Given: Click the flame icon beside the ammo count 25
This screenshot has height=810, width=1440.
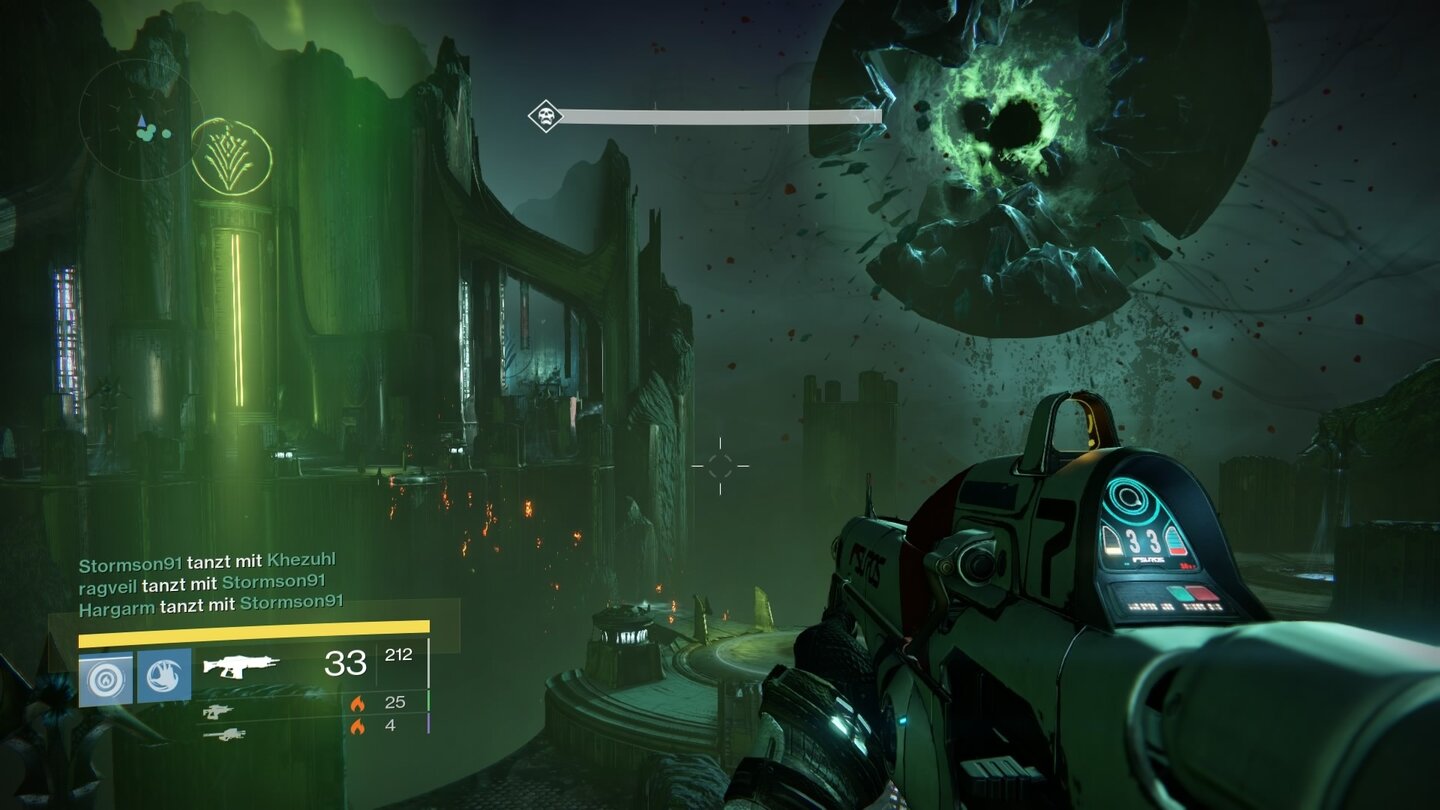Looking at the screenshot, I should [357, 705].
